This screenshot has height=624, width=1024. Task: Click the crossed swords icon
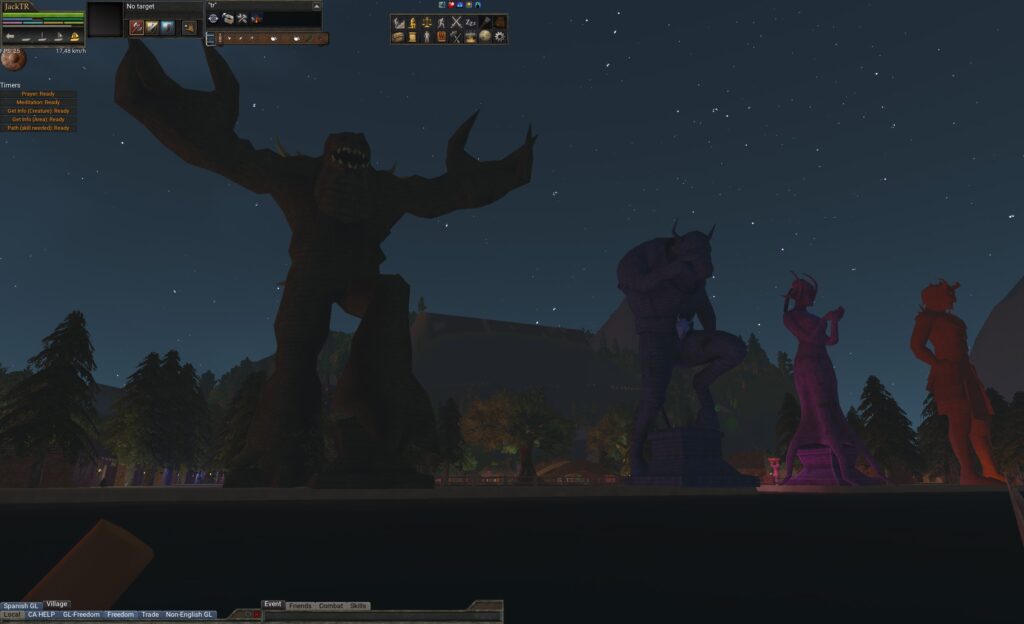click(x=456, y=22)
